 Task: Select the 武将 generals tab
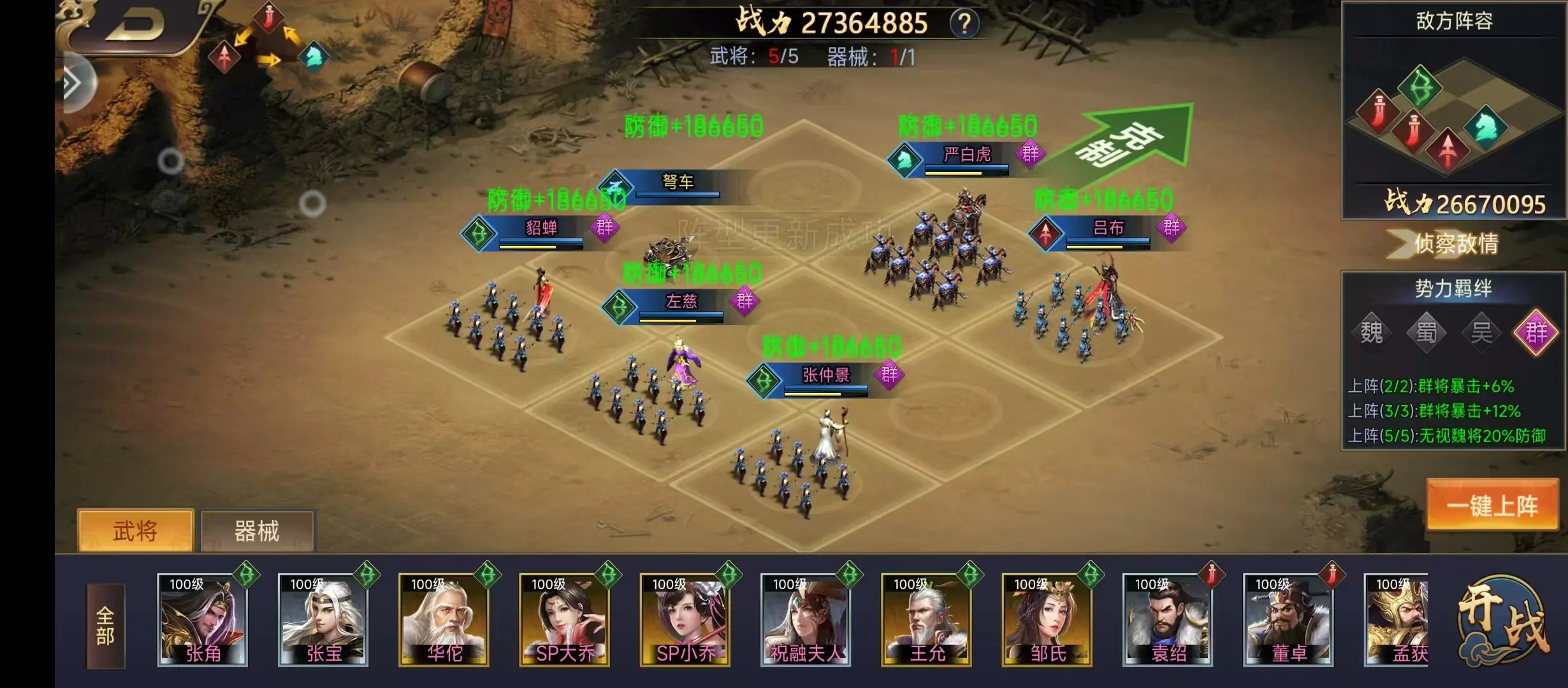click(135, 531)
